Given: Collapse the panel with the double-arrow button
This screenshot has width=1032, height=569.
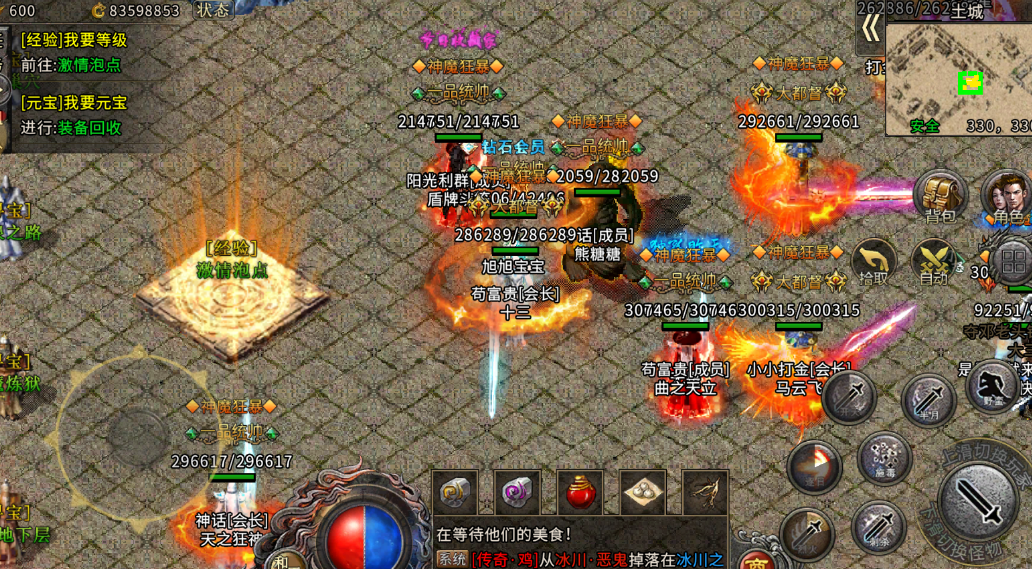Looking at the screenshot, I should click(x=871, y=28).
